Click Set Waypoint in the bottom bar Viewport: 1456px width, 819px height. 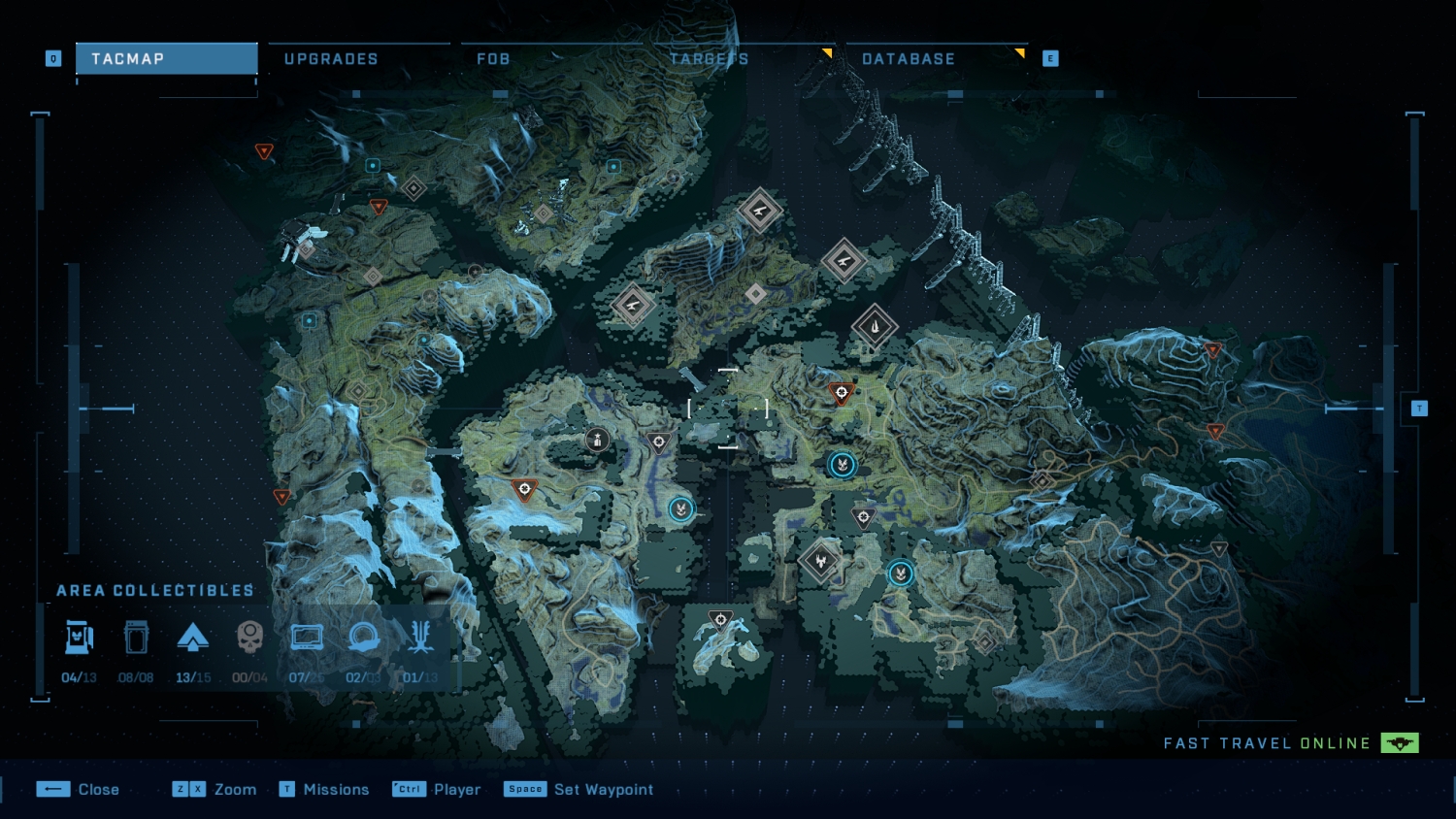click(602, 789)
